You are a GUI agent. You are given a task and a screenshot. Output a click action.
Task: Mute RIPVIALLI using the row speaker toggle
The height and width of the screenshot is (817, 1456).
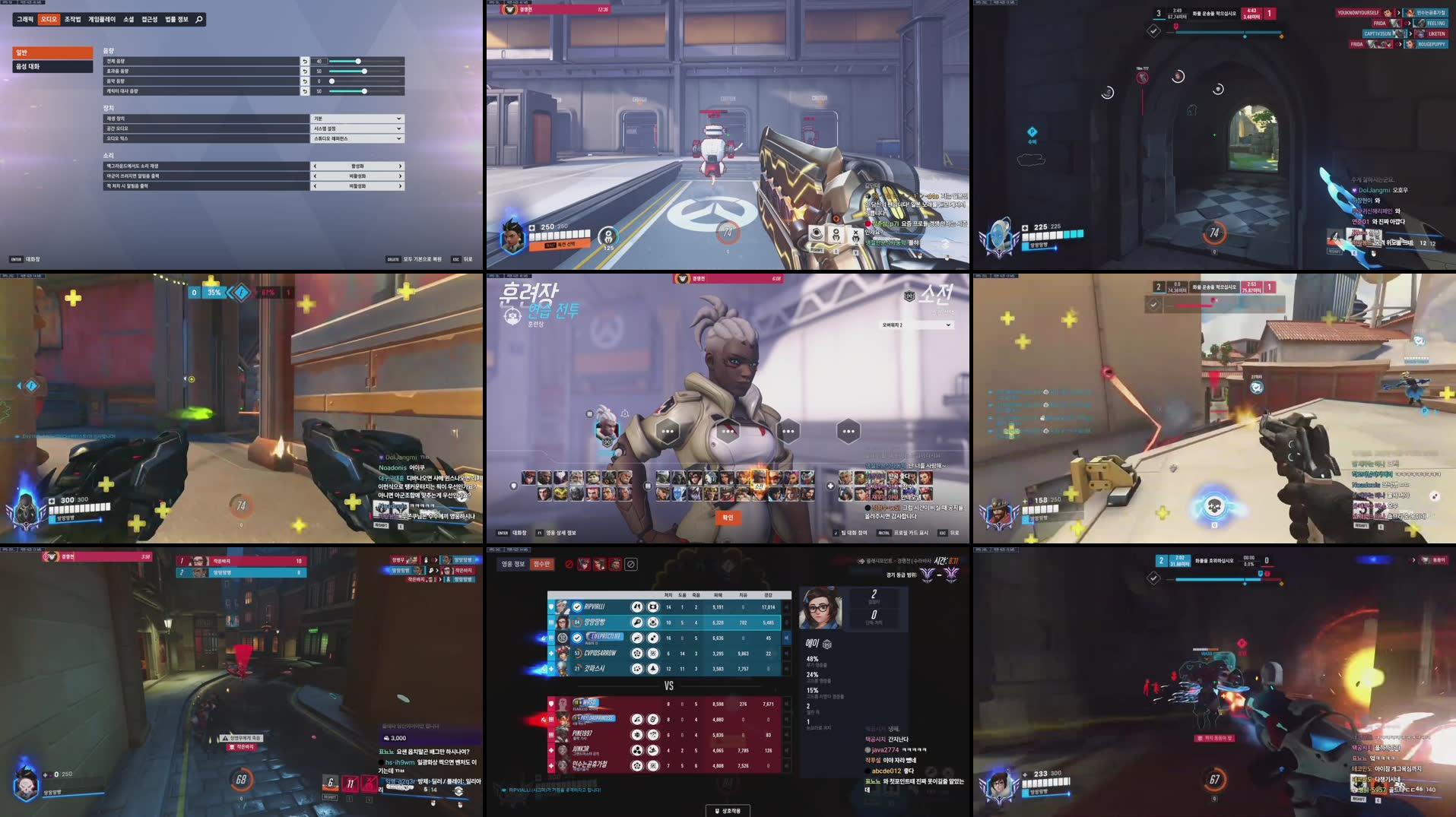point(786,607)
